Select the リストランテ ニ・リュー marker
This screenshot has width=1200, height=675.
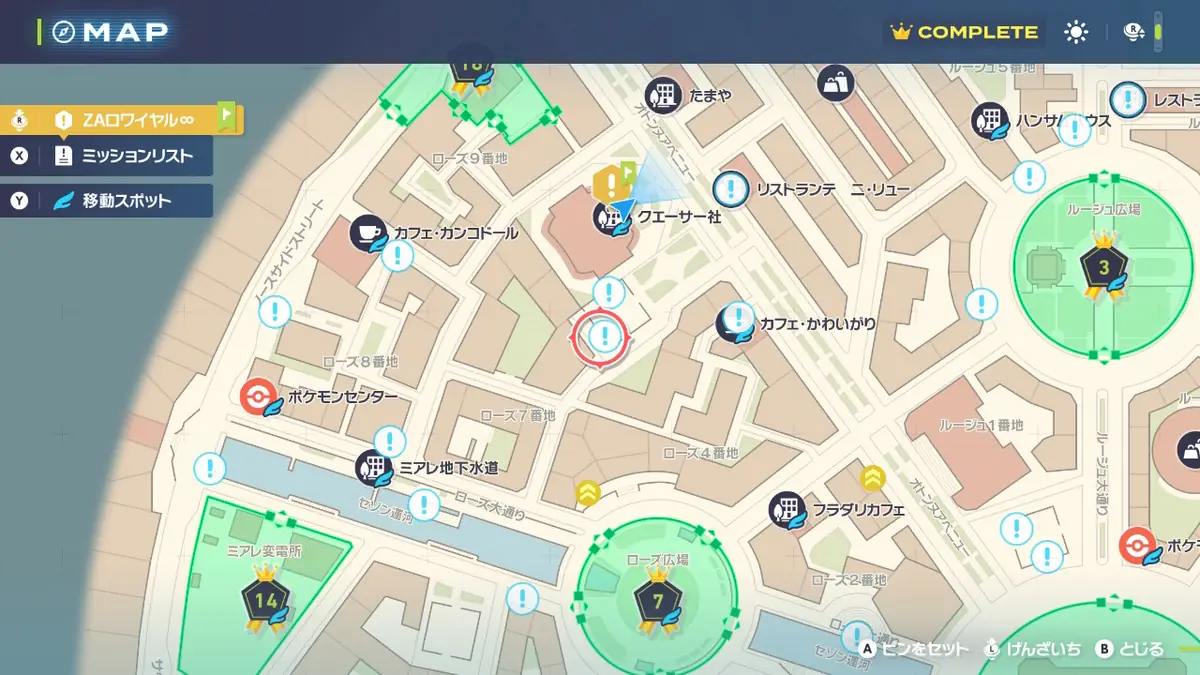click(x=731, y=188)
